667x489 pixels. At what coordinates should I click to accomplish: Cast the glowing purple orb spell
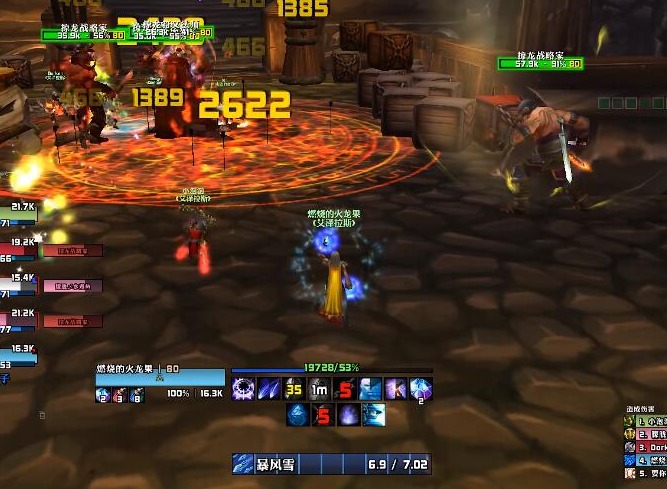click(346, 415)
